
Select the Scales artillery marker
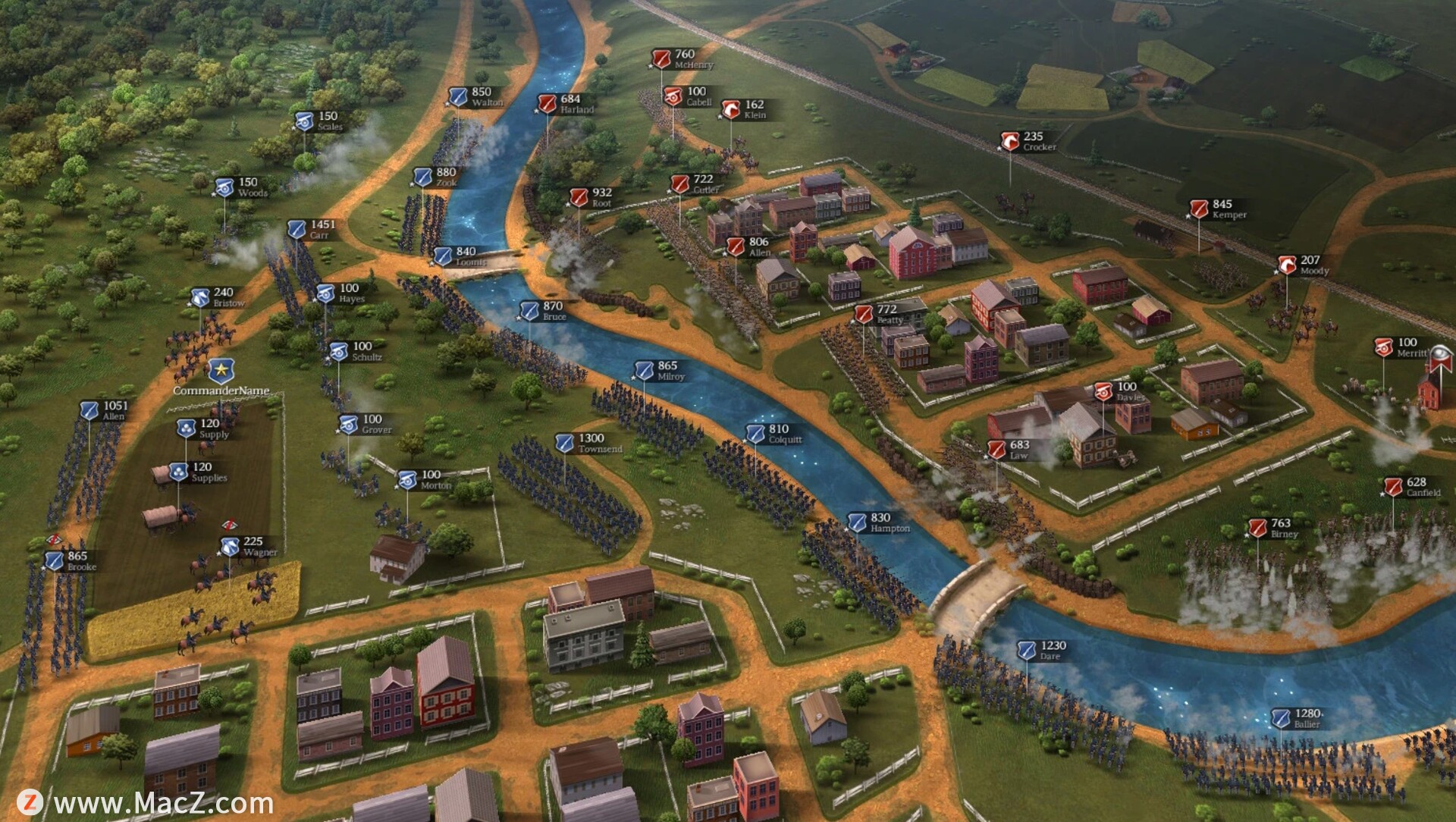pos(304,121)
